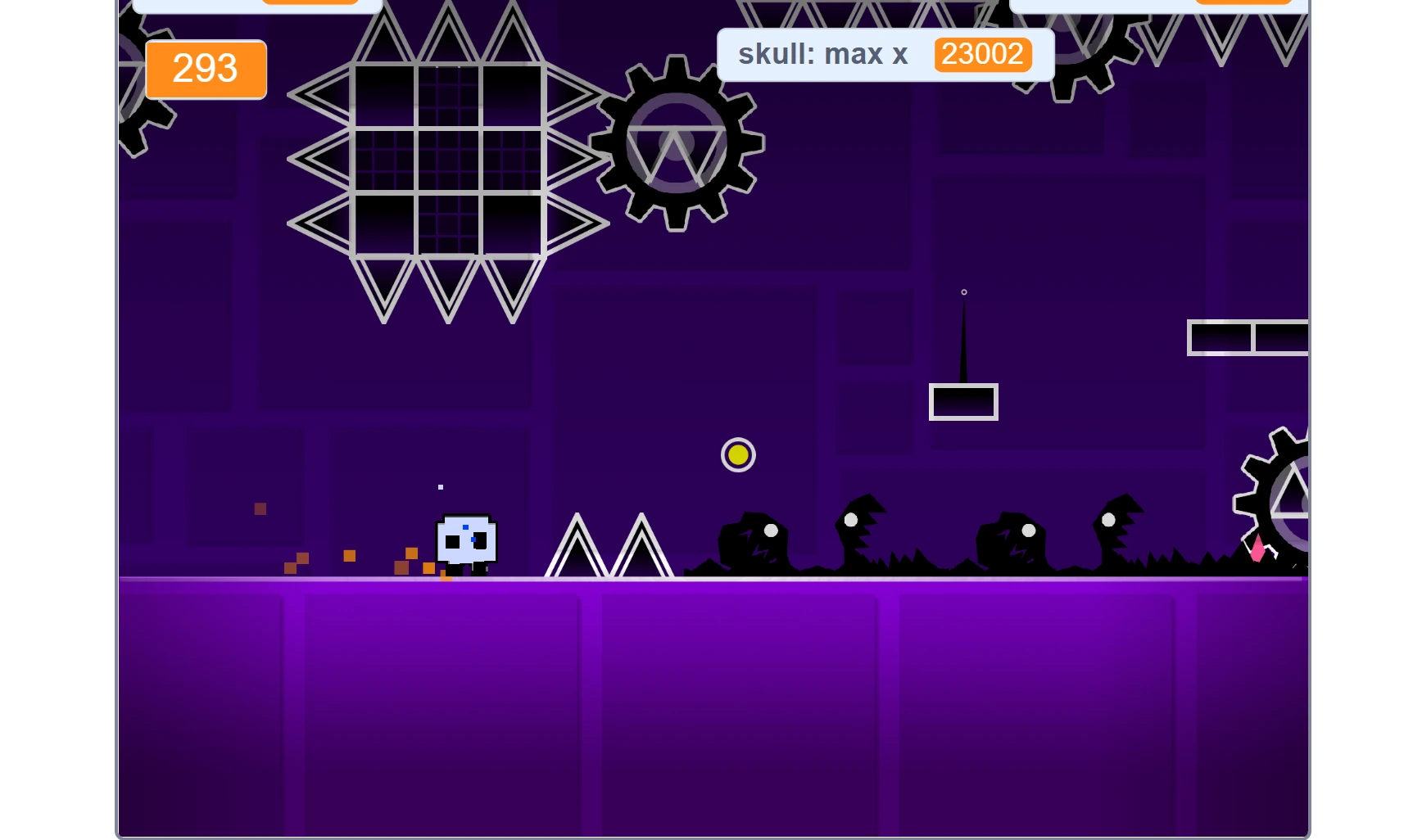Click the rightmost one-eyed enemy creature
Viewport: 1404px width, 840px height.
(1114, 532)
